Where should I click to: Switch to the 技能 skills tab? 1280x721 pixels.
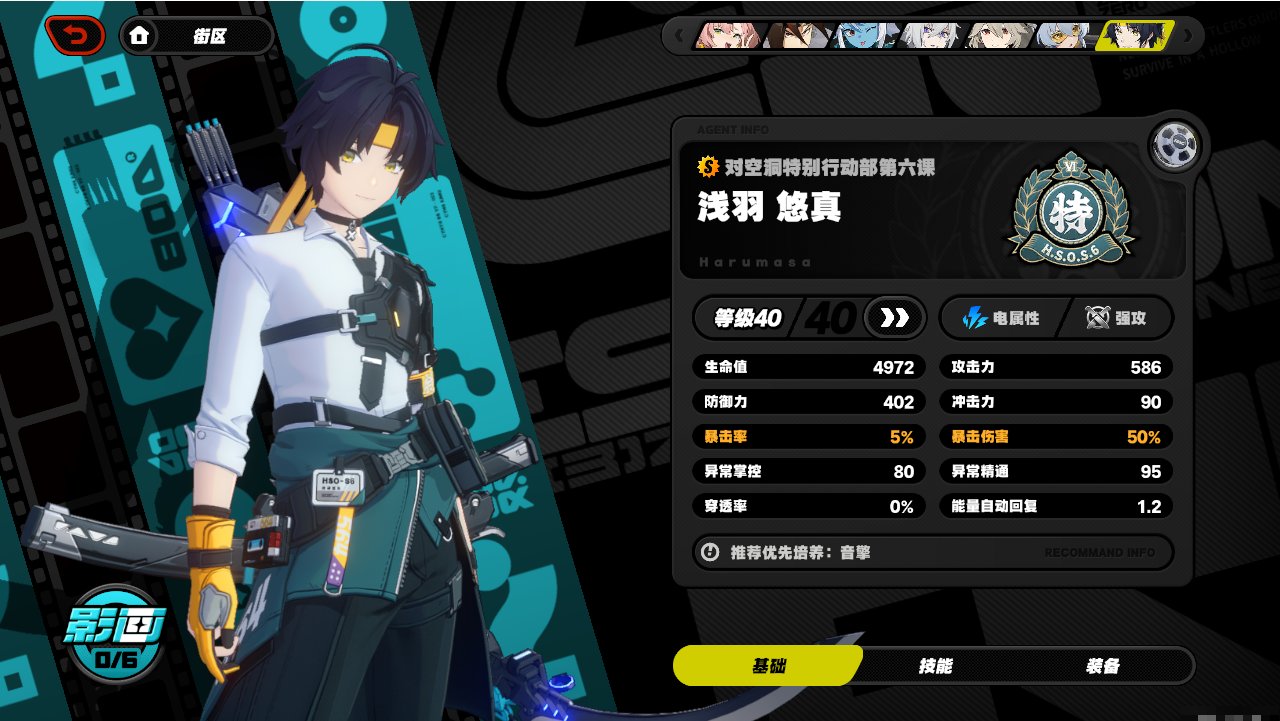tap(935, 666)
